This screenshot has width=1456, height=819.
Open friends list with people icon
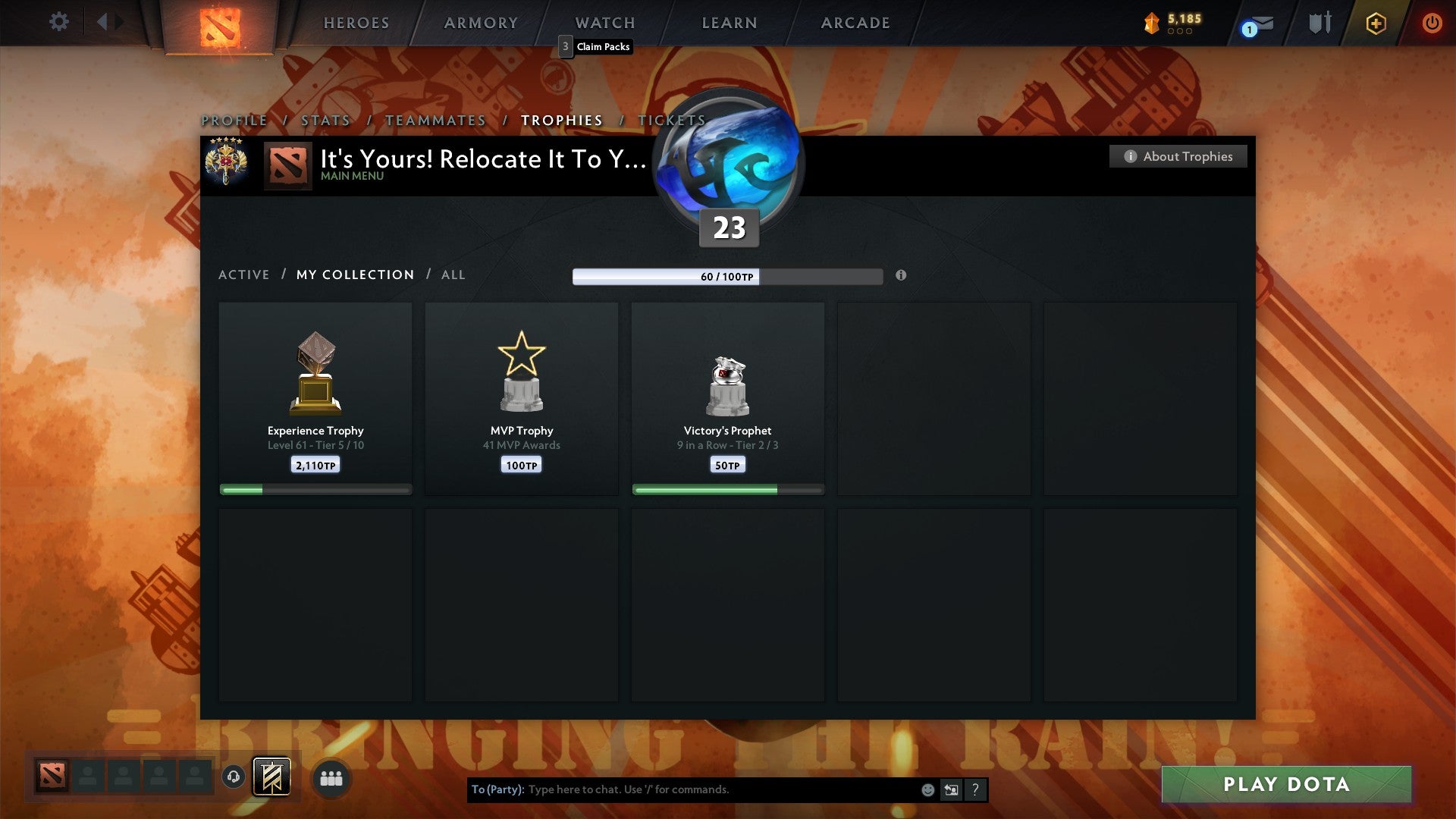330,777
